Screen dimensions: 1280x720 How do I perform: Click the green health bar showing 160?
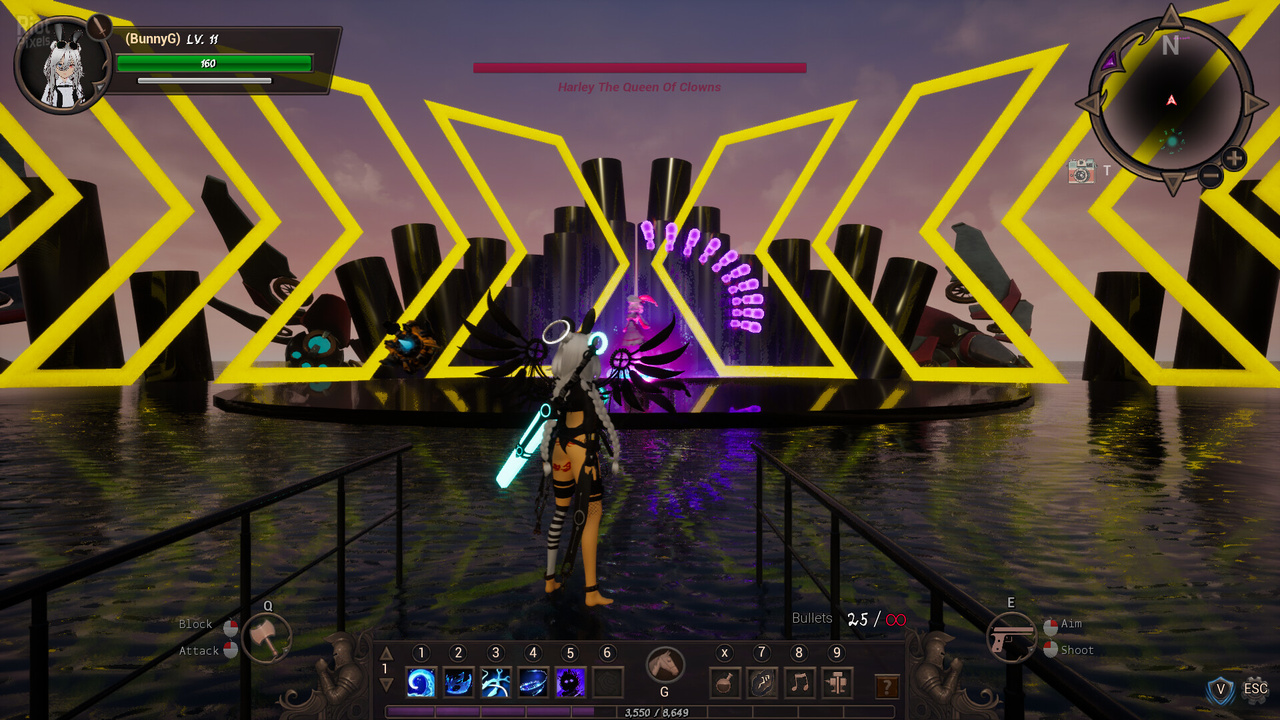pyautogui.click(x=215, y=63)
